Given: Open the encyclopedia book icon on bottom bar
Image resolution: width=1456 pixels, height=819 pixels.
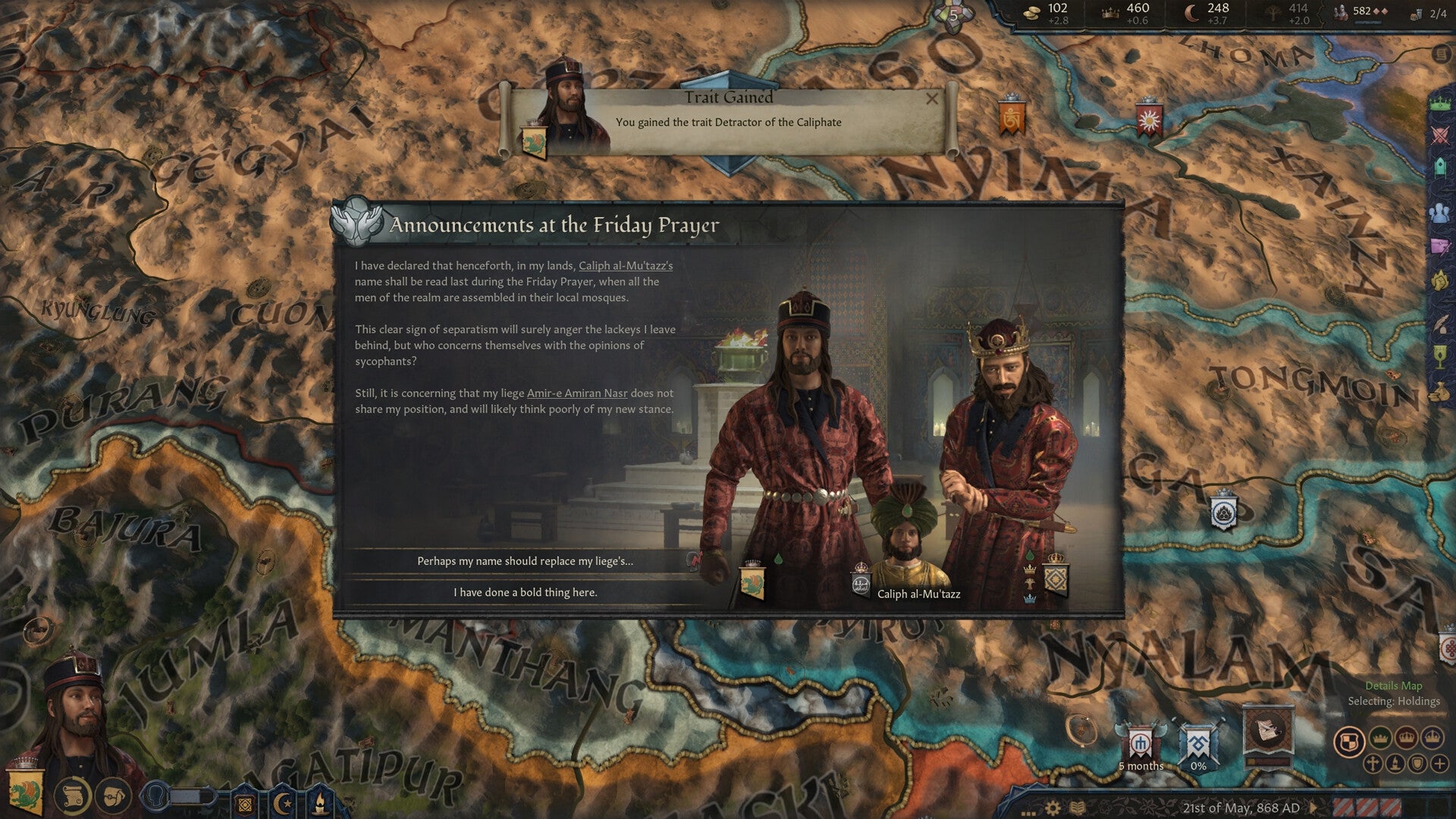Looking at the screenshot, I should [x=1076, y=807].
